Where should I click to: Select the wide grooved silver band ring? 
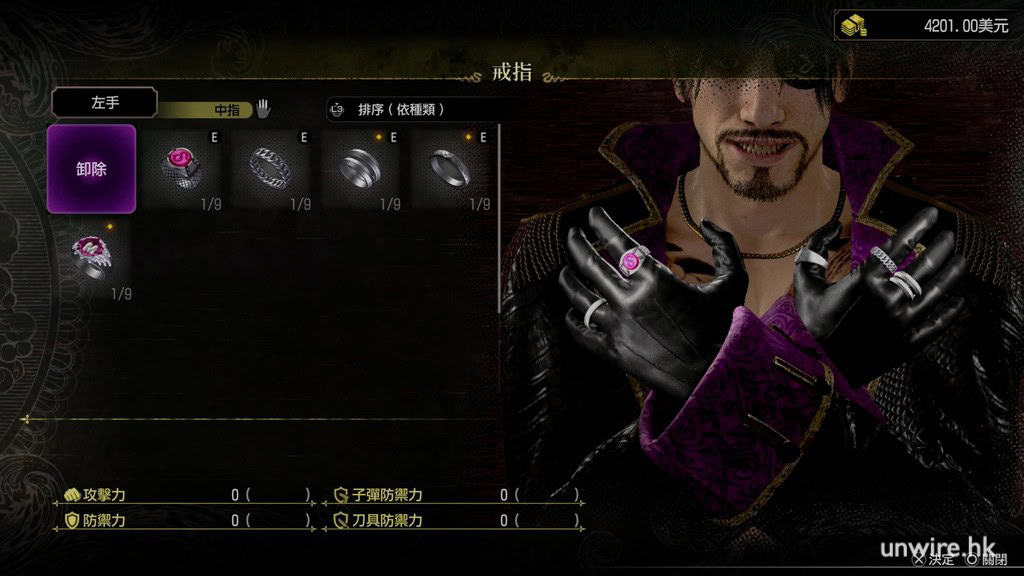pos(361,169)
